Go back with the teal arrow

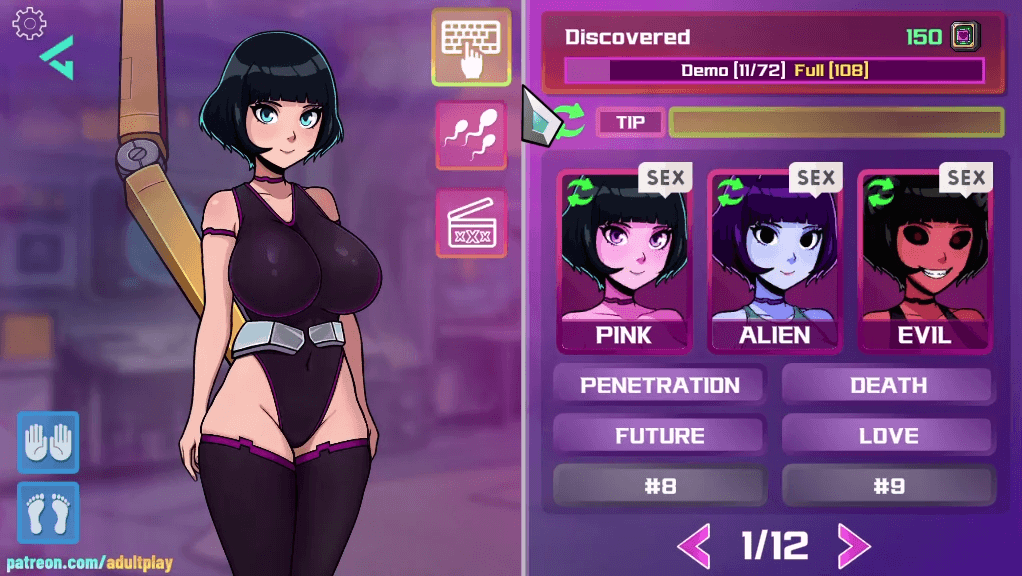pos(57,58)
